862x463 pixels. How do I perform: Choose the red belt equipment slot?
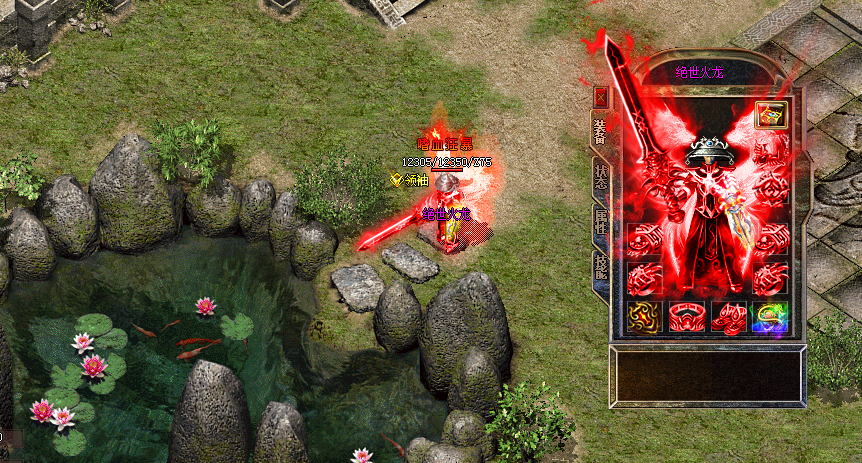[686, 318]
